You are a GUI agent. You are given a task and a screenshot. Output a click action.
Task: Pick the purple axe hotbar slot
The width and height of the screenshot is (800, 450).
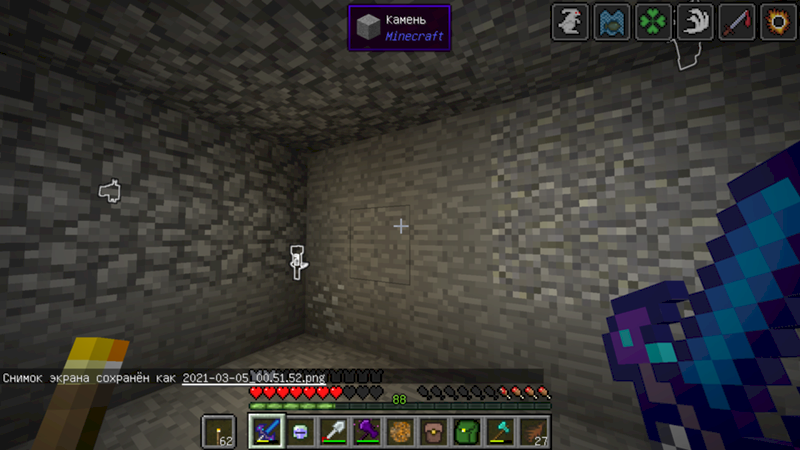click(367, 432)
